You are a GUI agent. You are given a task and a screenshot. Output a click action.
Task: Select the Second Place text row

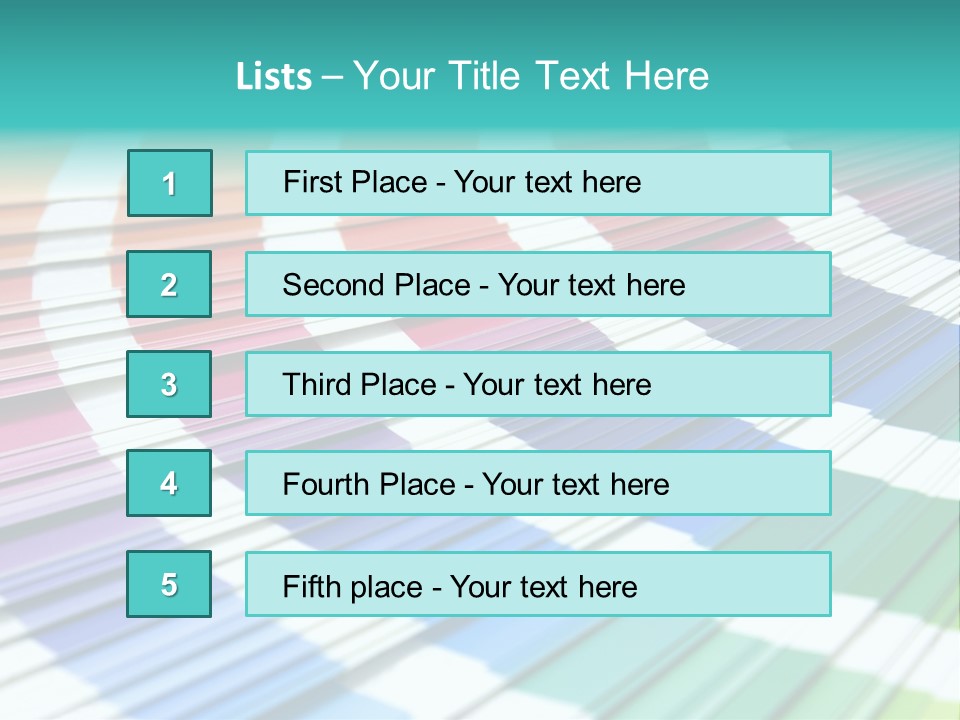538,284
